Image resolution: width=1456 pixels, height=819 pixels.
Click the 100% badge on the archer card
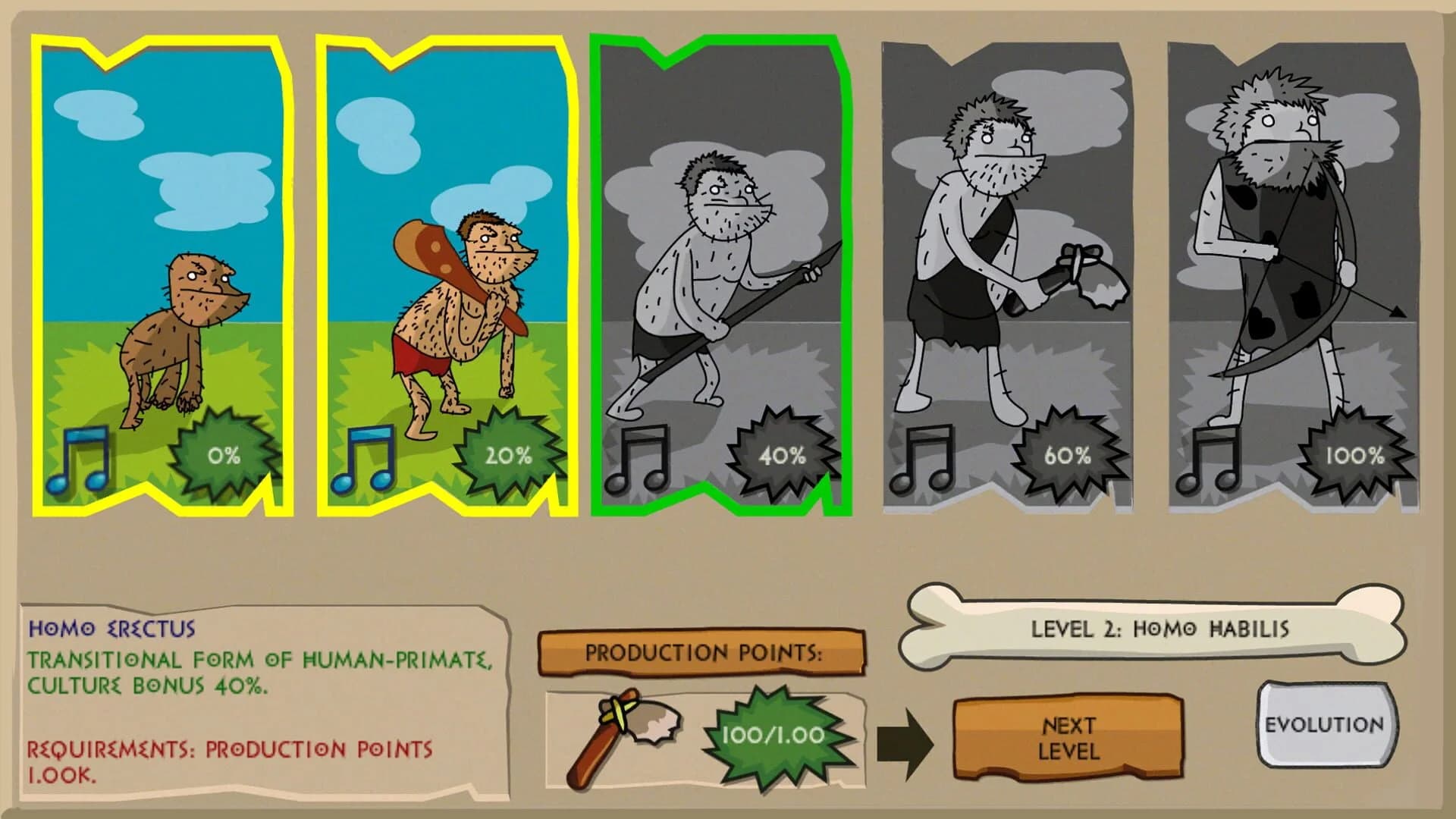(1357, 457)
